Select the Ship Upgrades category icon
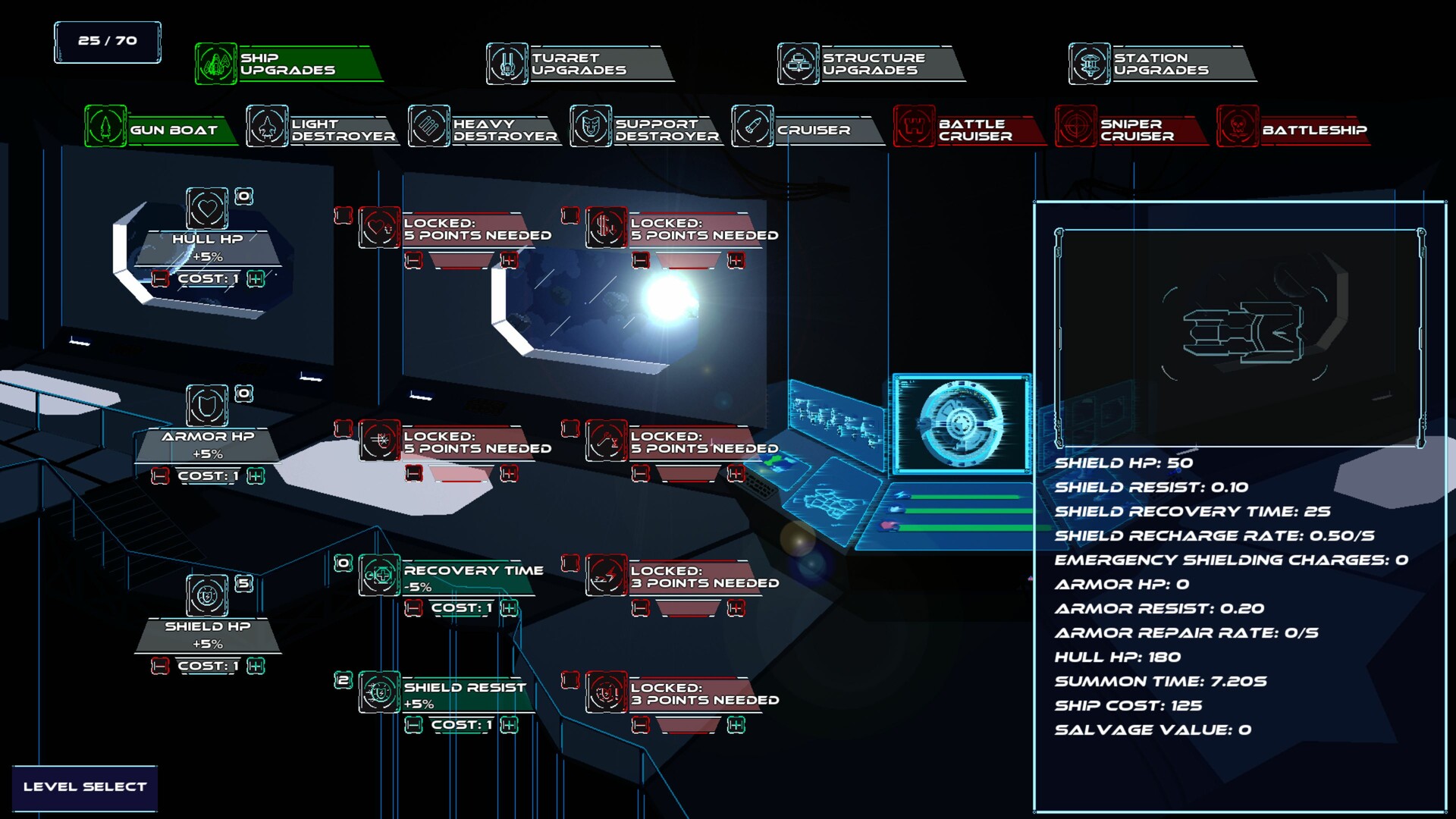Image resolution: width=1456 pixels, height=819 pixels. click(218, 64)
